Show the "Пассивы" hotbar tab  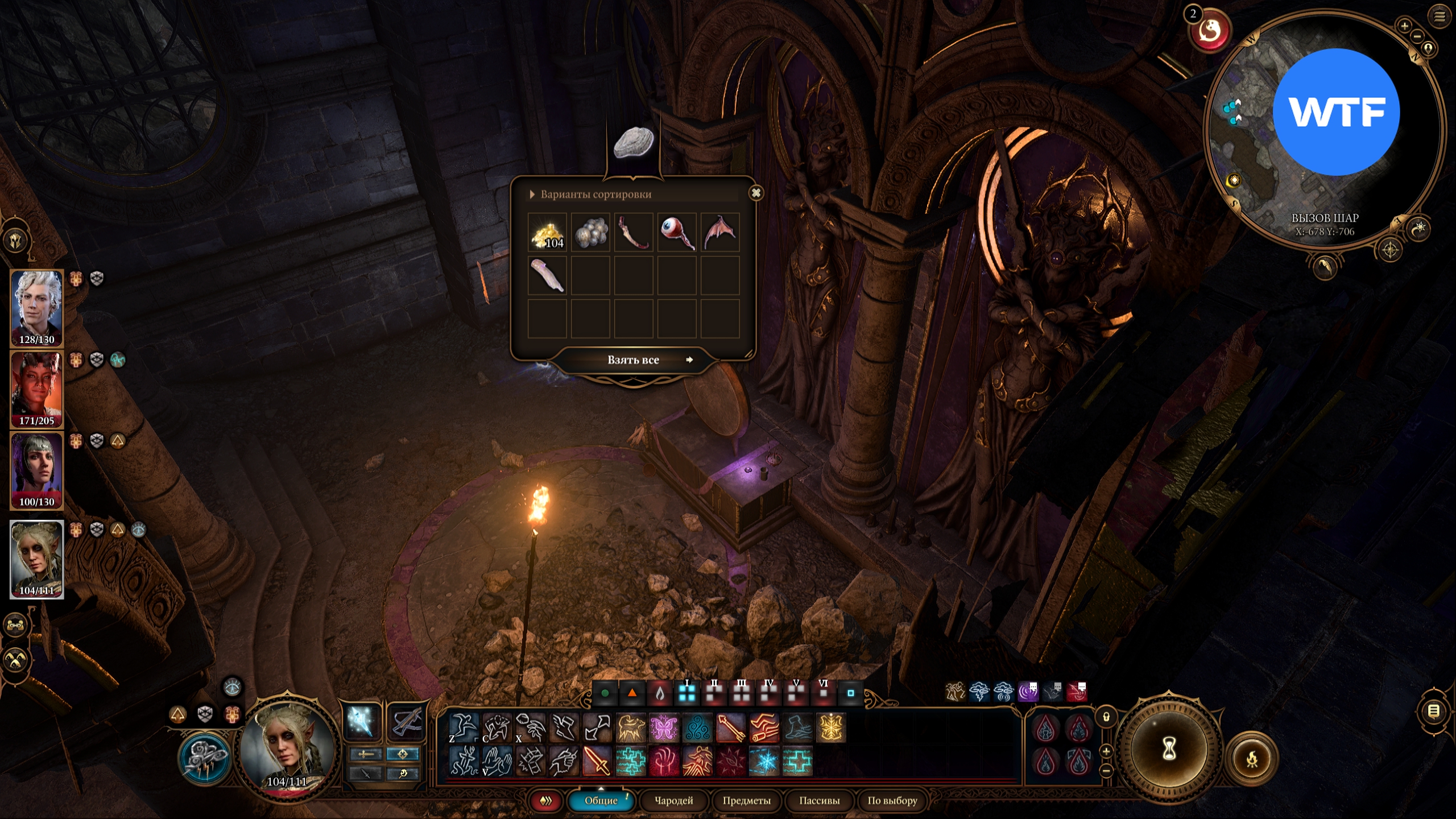(819, 801)
